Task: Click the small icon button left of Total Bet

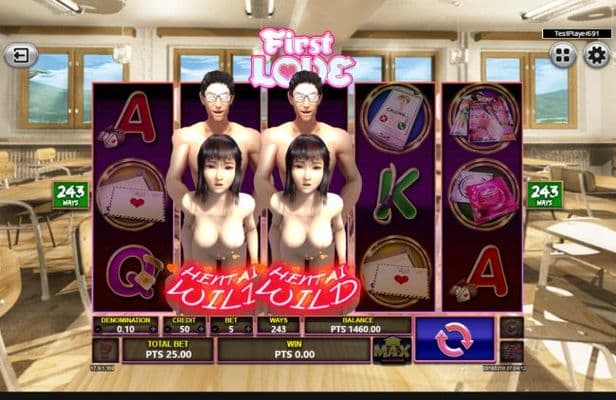Action: tap(105, 350)
